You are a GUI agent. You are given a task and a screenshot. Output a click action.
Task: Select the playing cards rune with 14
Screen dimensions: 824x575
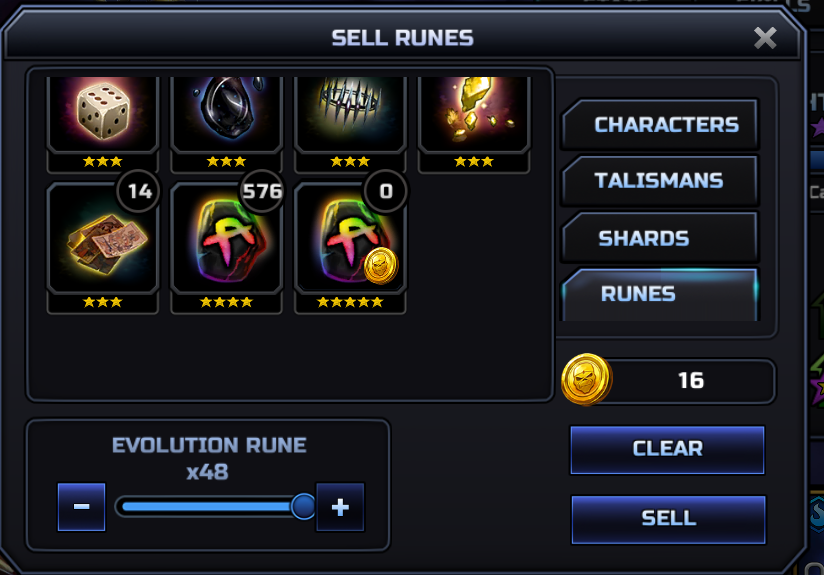point(102,238)
